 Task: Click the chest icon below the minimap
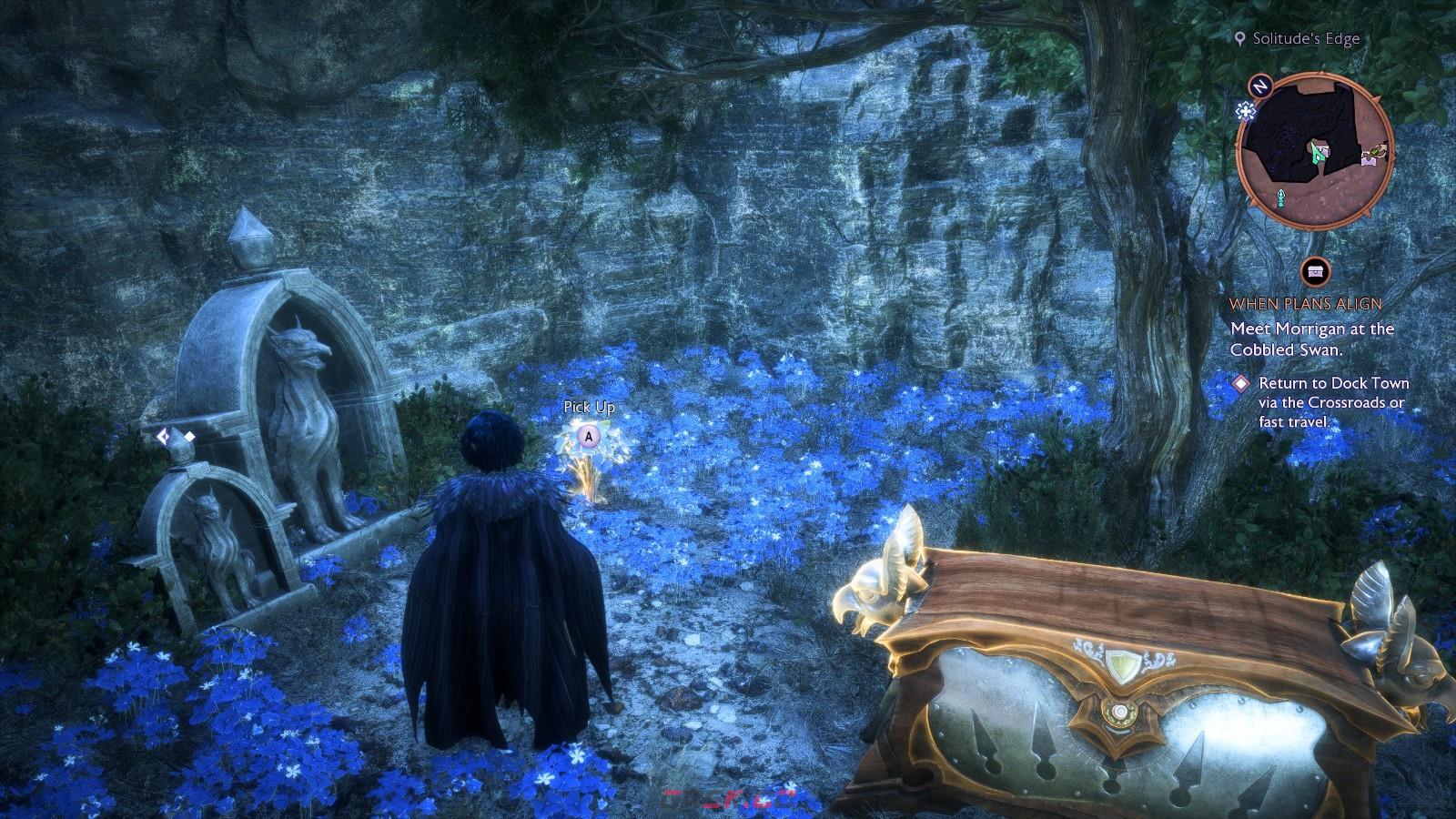pyautogui.click(x=1315, y=271)
